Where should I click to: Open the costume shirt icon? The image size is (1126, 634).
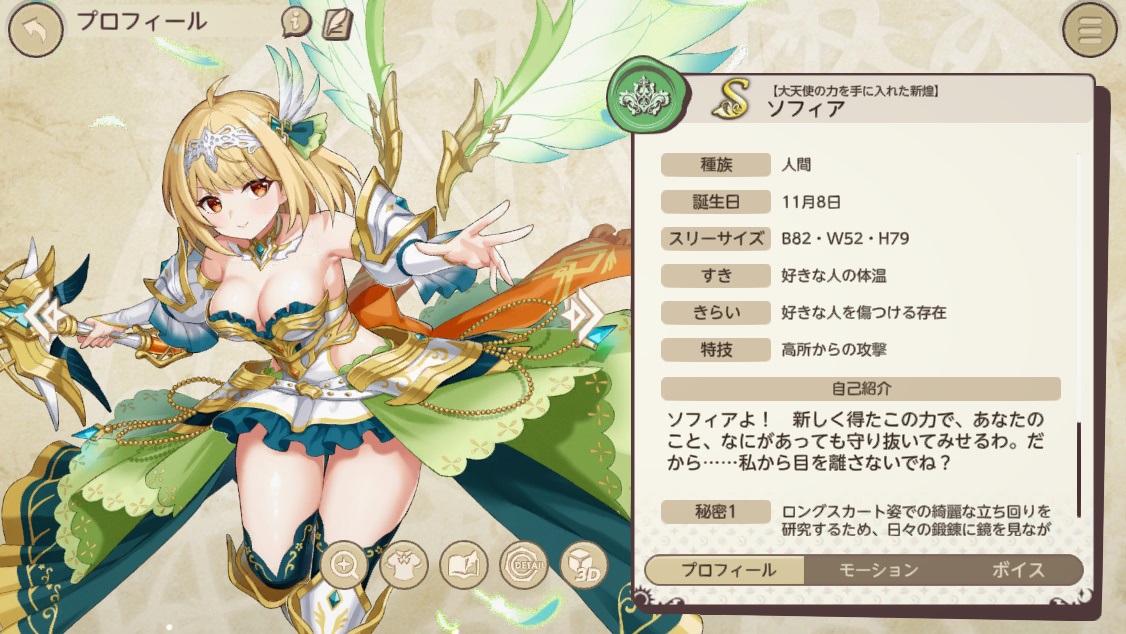405,567
